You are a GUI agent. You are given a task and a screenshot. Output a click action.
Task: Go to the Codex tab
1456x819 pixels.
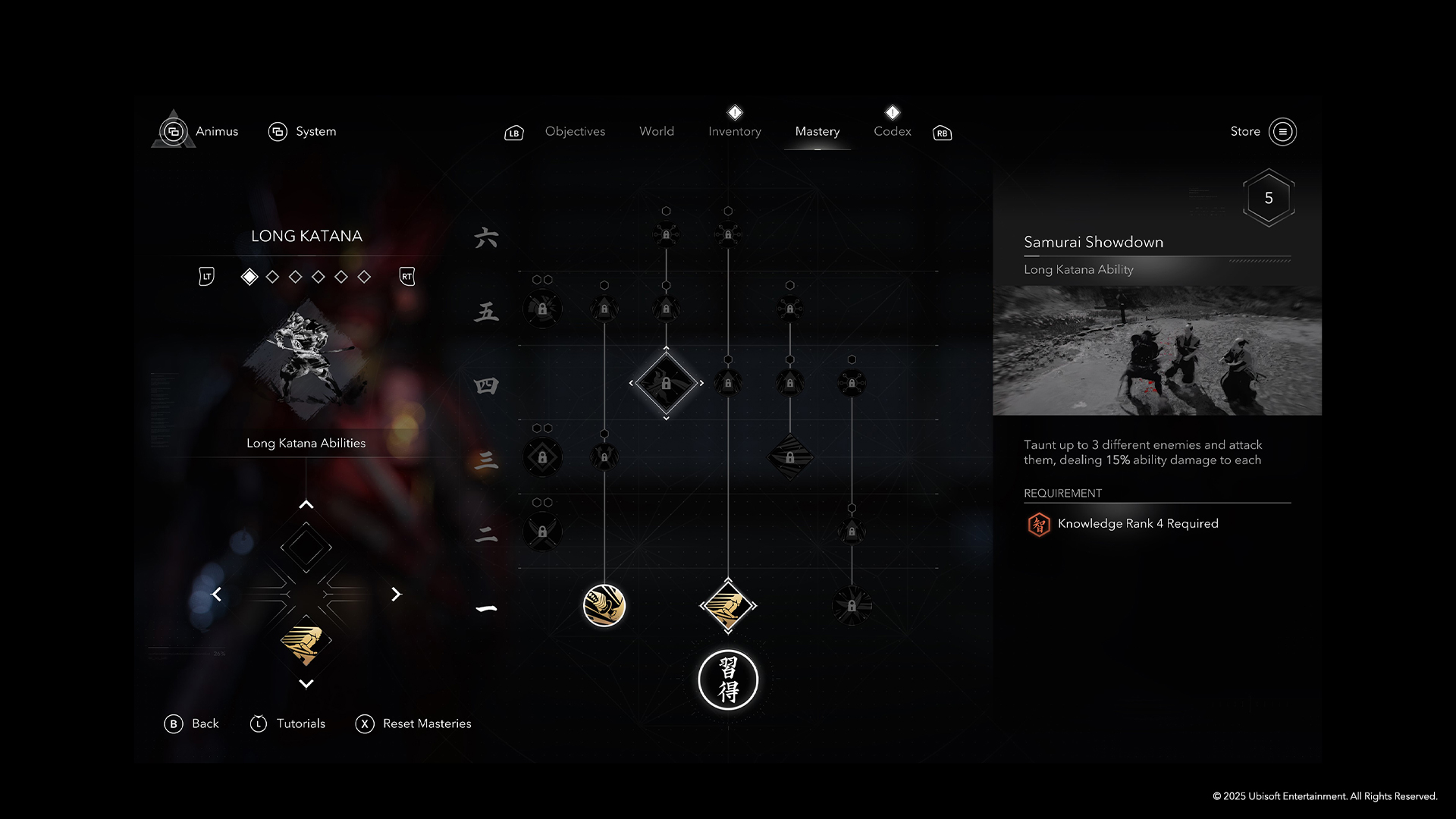(x=892, y=131)
